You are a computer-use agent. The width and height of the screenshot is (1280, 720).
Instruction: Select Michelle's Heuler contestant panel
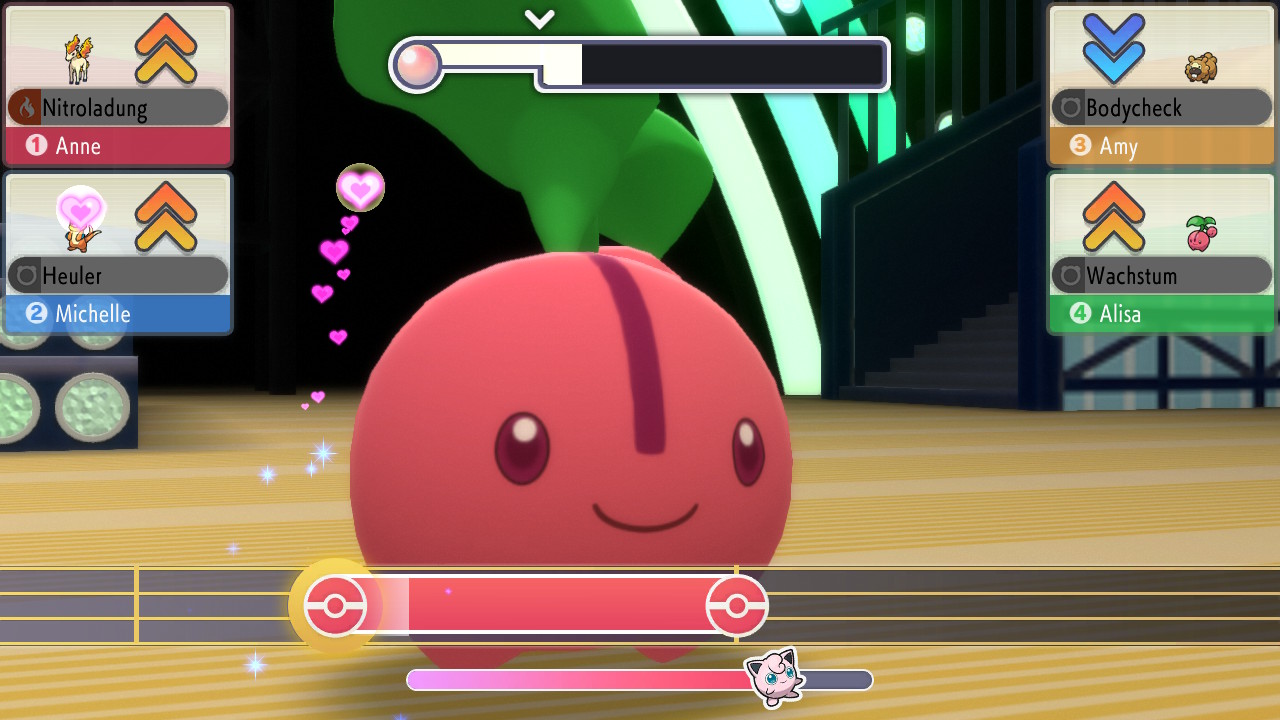(x=118, y=254)
